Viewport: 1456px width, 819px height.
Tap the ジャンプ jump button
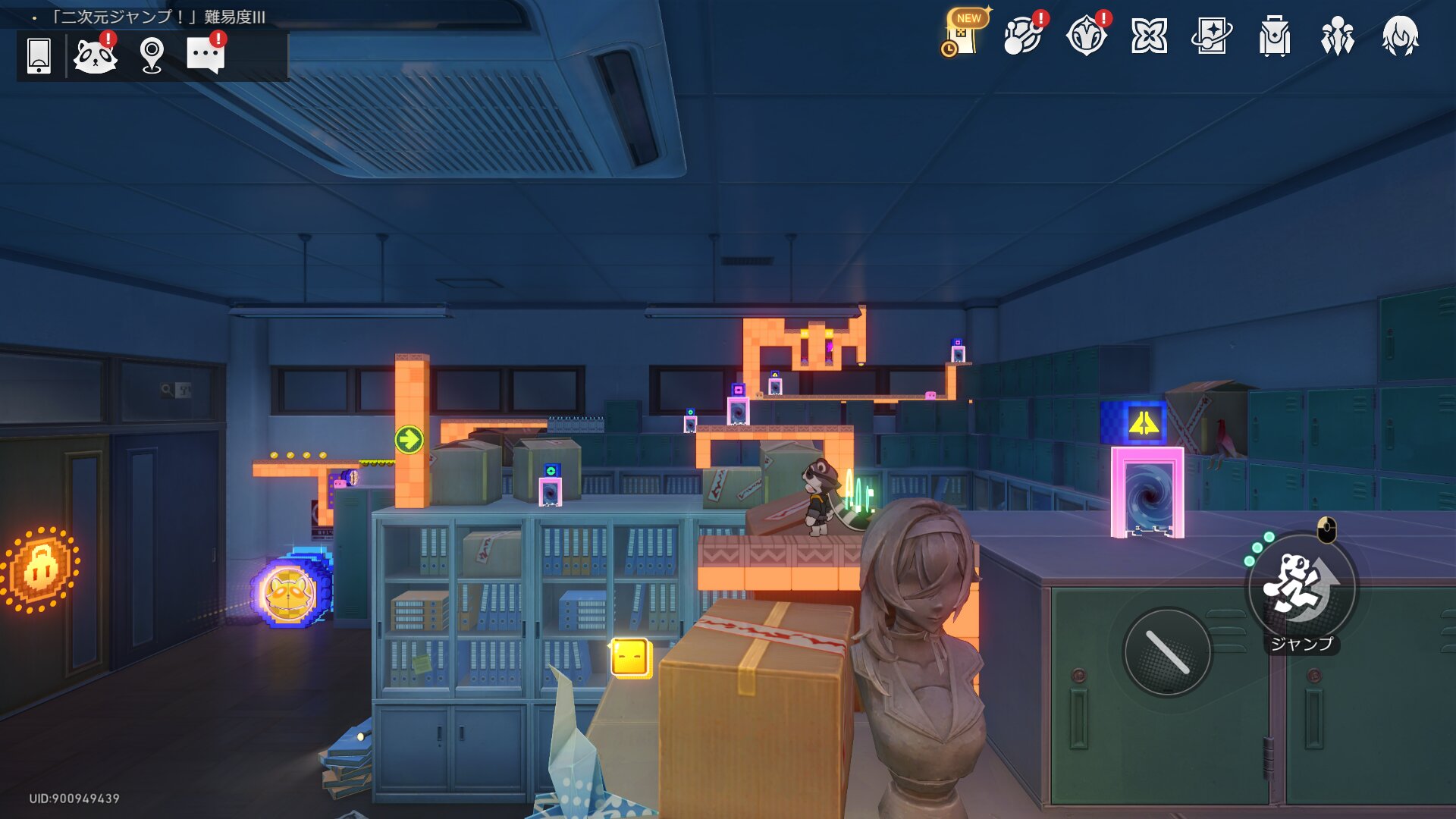(x=1301, y=588)
